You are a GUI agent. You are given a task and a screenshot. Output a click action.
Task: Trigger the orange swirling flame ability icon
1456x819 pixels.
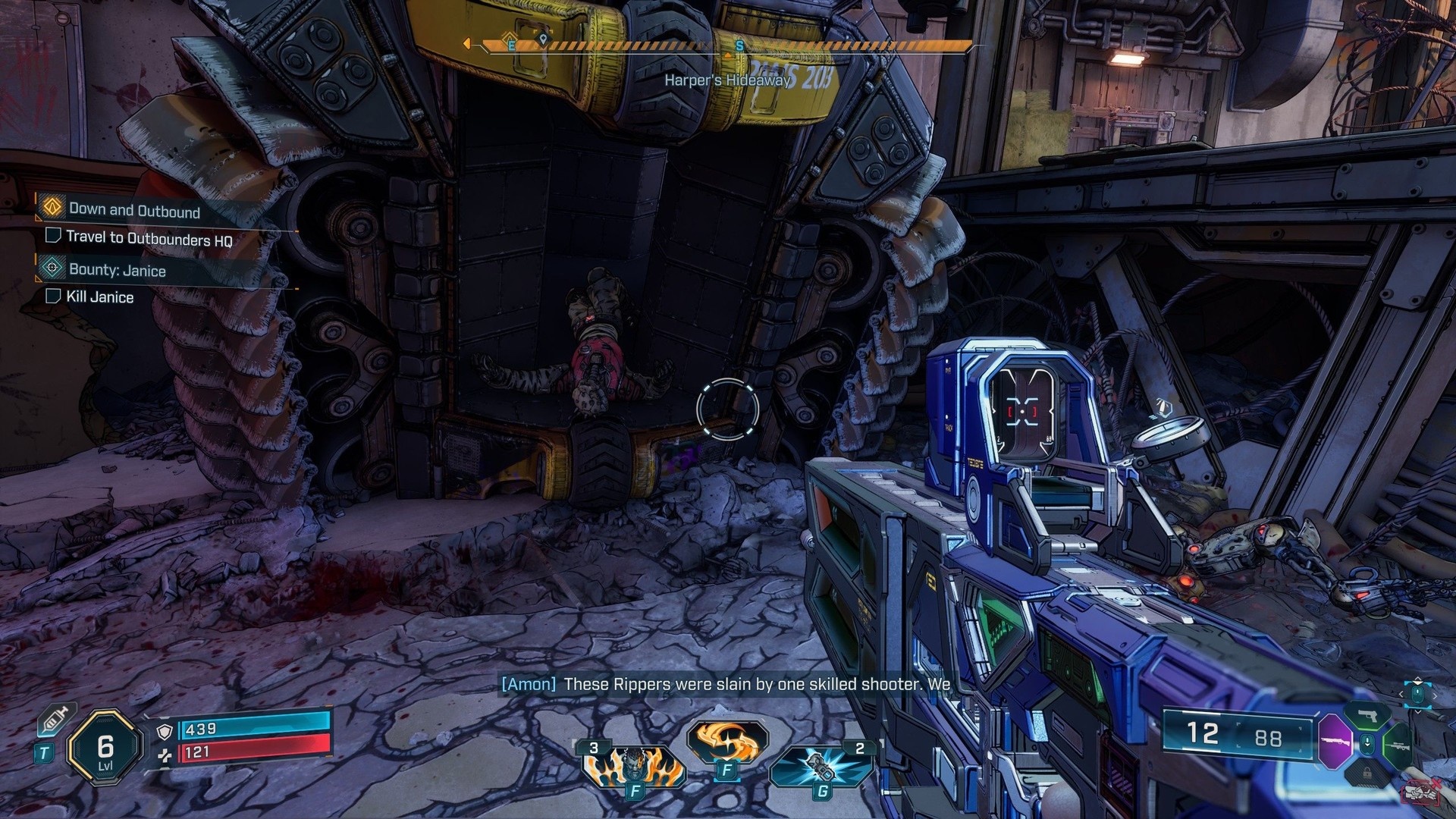pos(726,739)
